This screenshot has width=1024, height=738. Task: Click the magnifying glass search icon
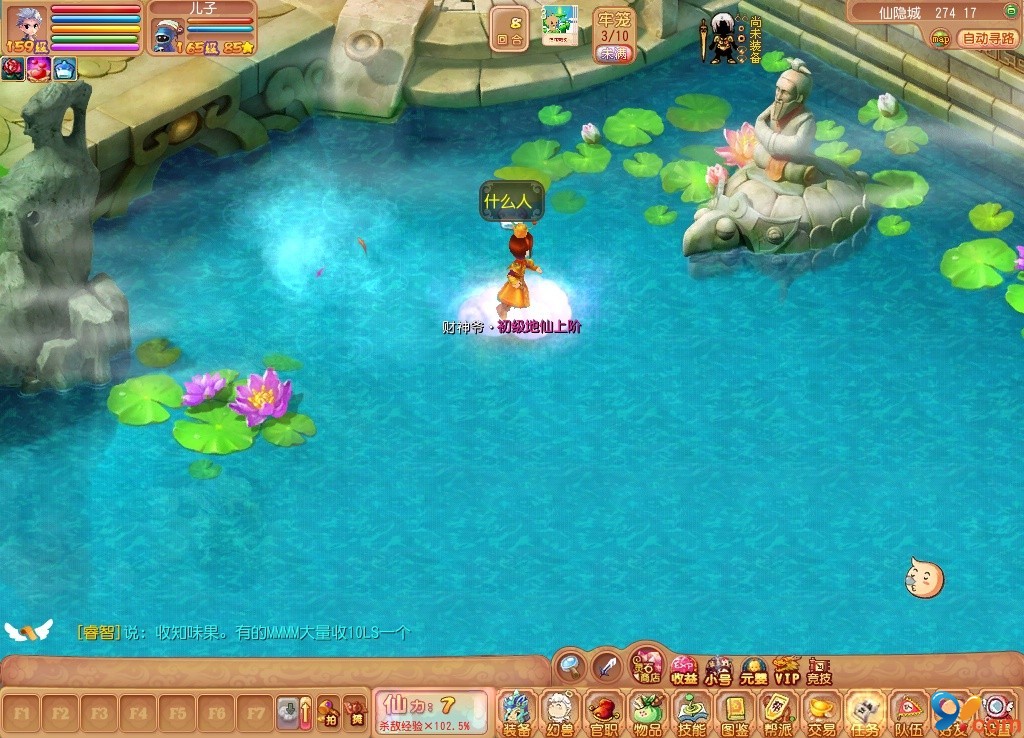[x=571, y=665]
